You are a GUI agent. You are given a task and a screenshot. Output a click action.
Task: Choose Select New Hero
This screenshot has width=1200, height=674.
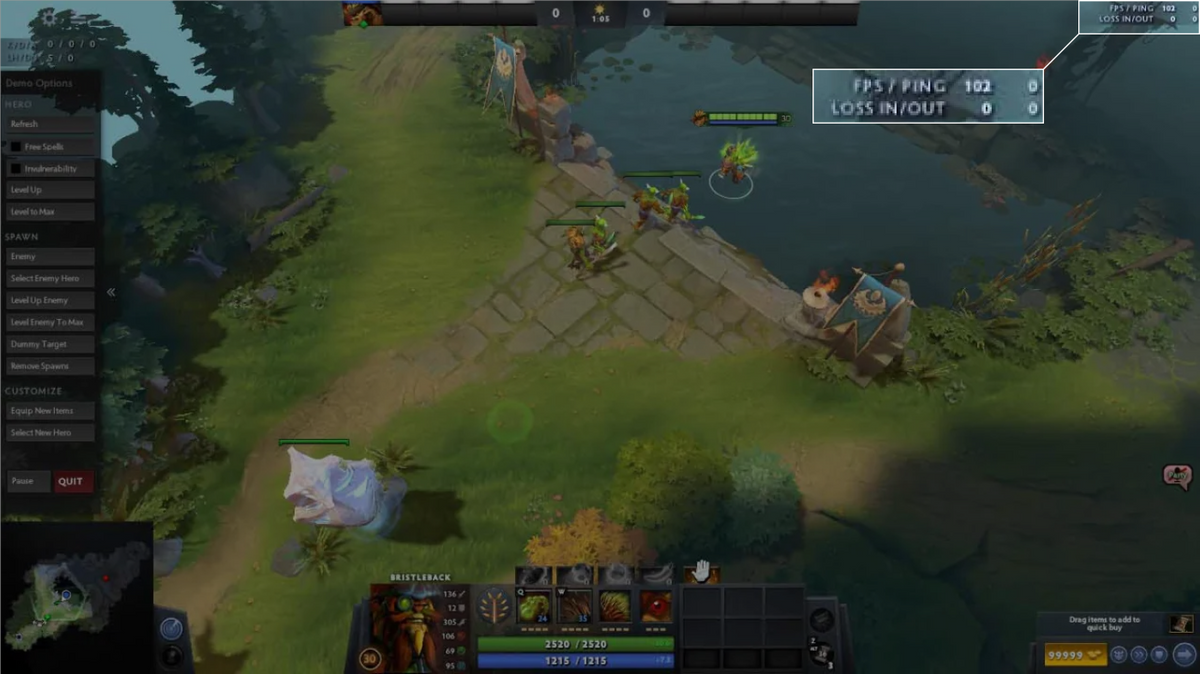coord(51,433)
